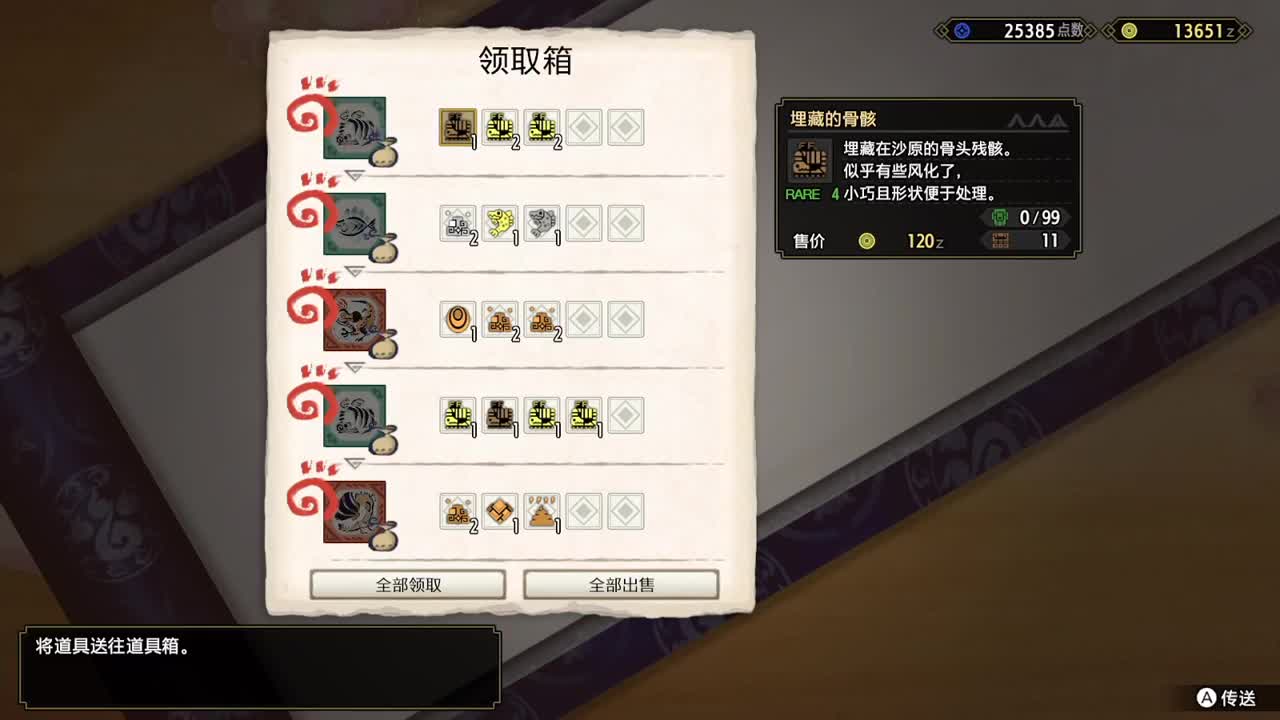
Task: Select the first yellow insect icon, fourth row
Action: [458, 415]
